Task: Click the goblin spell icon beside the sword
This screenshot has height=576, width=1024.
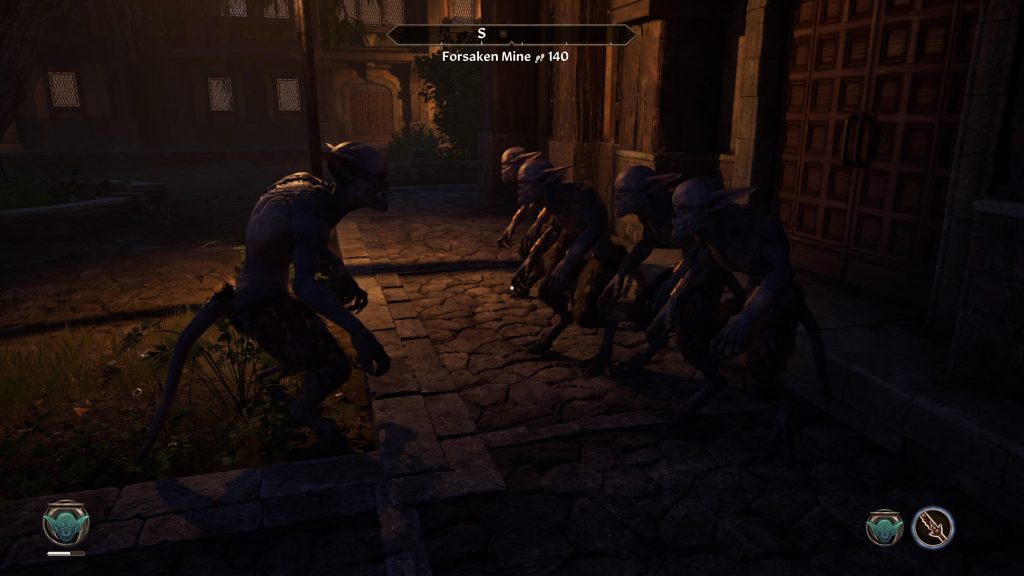Action: [x=884, y=527]
